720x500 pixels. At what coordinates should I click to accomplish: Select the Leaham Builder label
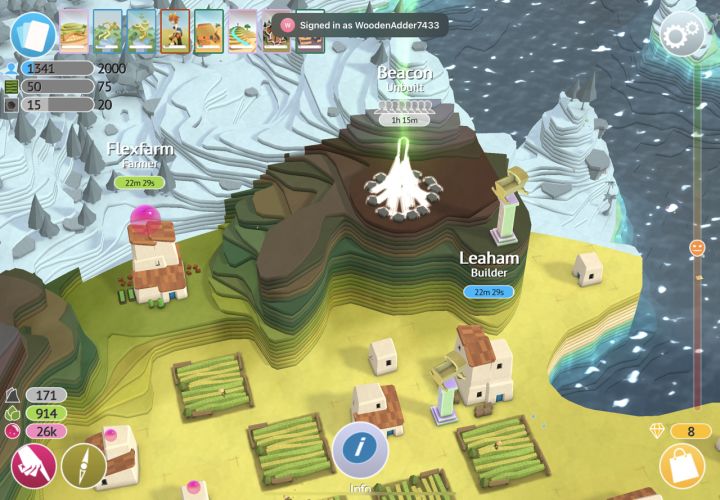click(x=489, y=264)
